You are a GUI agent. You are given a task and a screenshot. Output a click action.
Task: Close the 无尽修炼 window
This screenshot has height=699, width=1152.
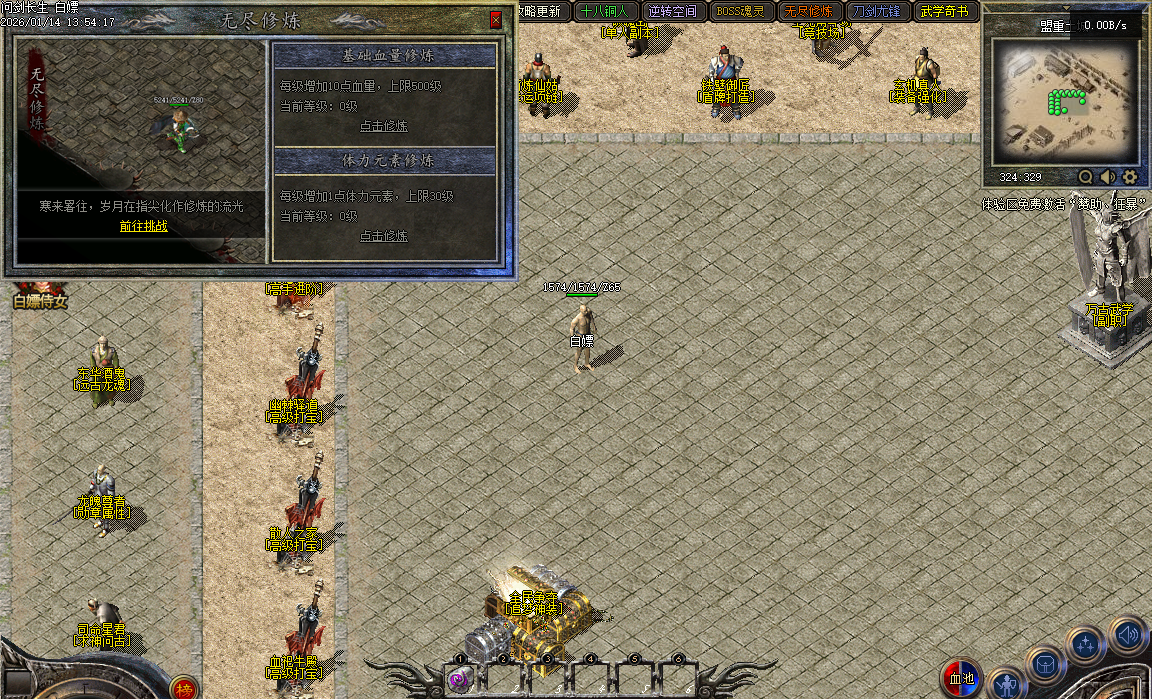(x=496, y=19)
